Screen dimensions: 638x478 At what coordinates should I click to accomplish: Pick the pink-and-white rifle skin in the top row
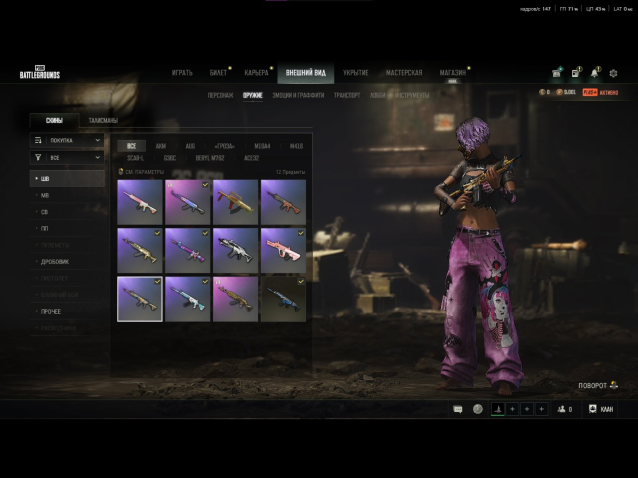coord(139,201)
